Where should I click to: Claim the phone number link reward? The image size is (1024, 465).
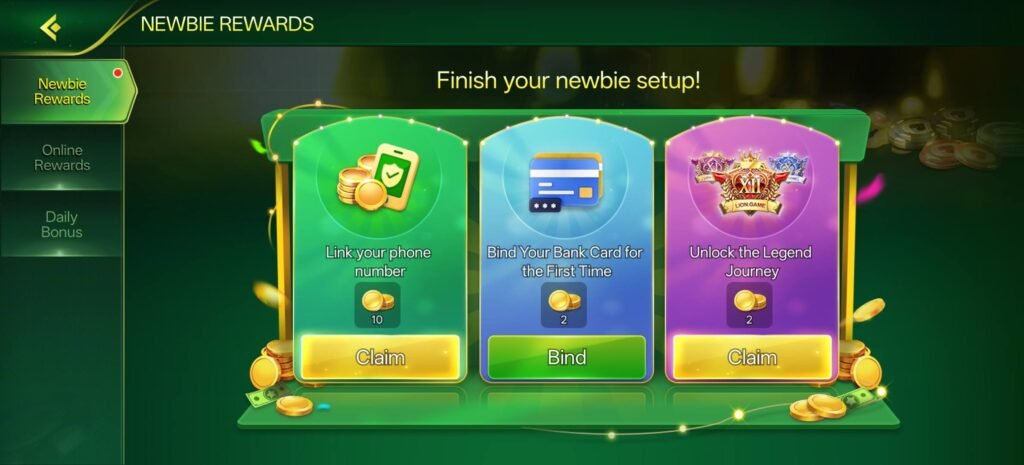(x=380, y=357)
